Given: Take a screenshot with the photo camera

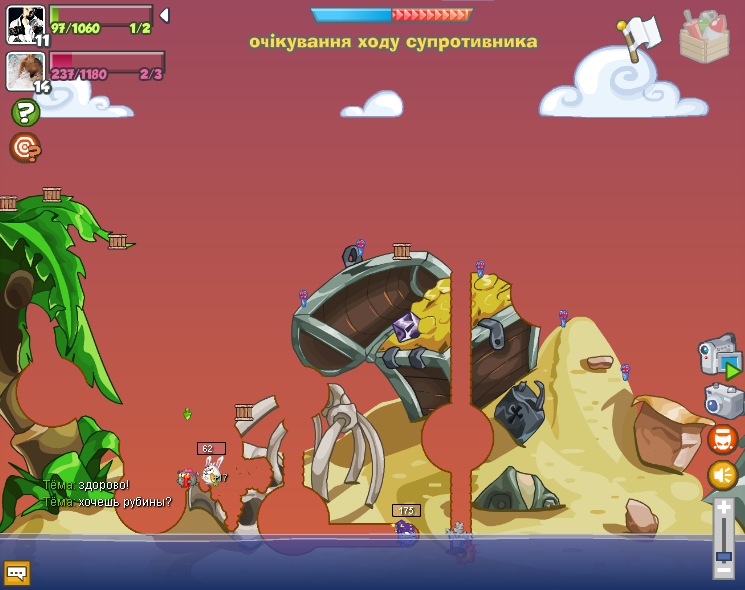Looking at the screenshot, I should (723, 400).
